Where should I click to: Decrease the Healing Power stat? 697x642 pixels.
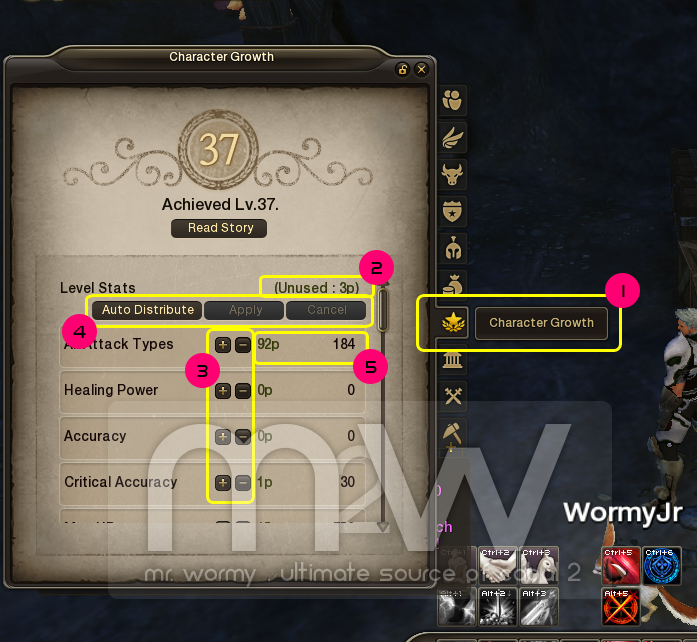pos(243,391)
